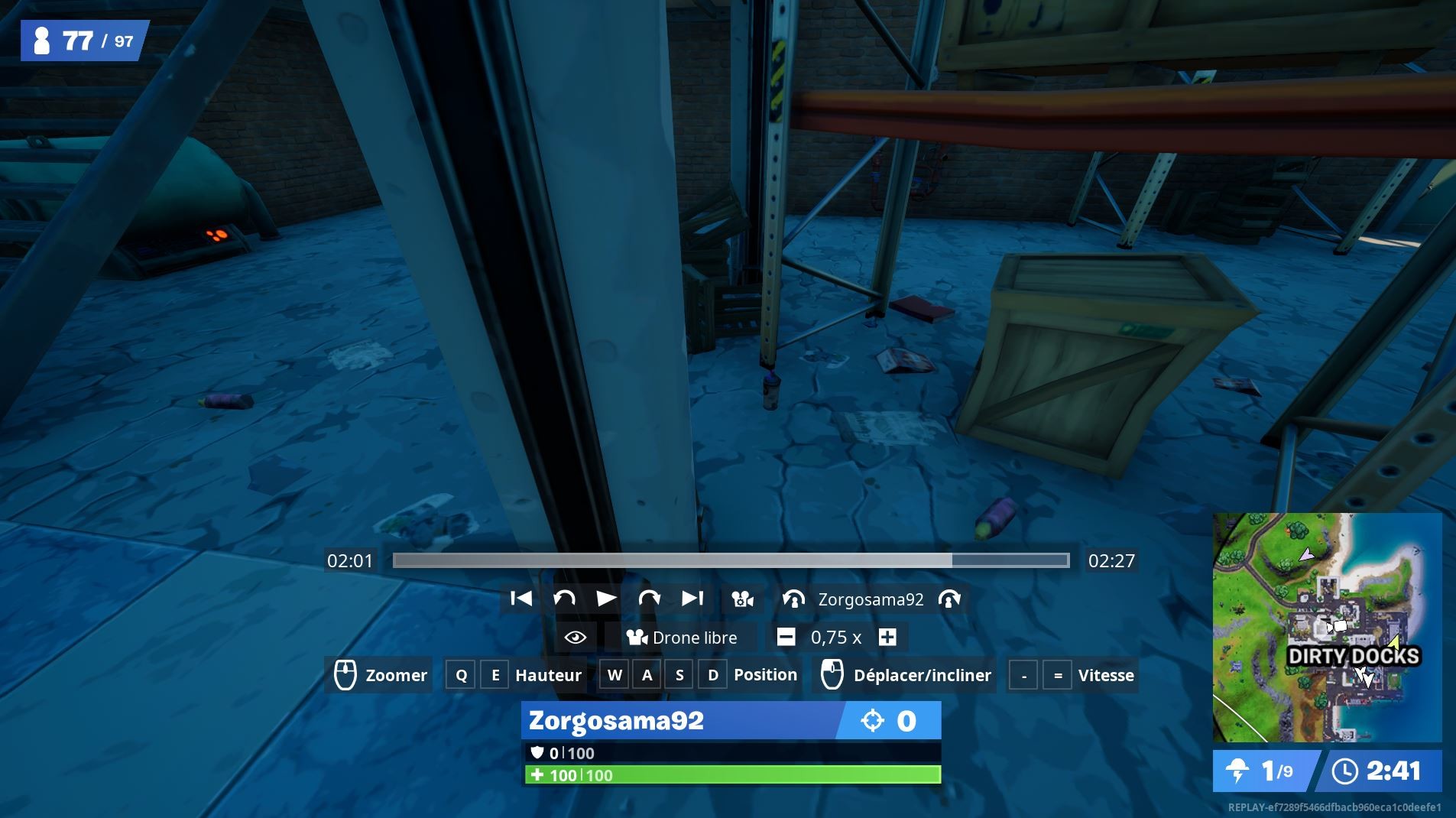Click the restart replay icon
1456x818 pixels.
click(520, 599)
